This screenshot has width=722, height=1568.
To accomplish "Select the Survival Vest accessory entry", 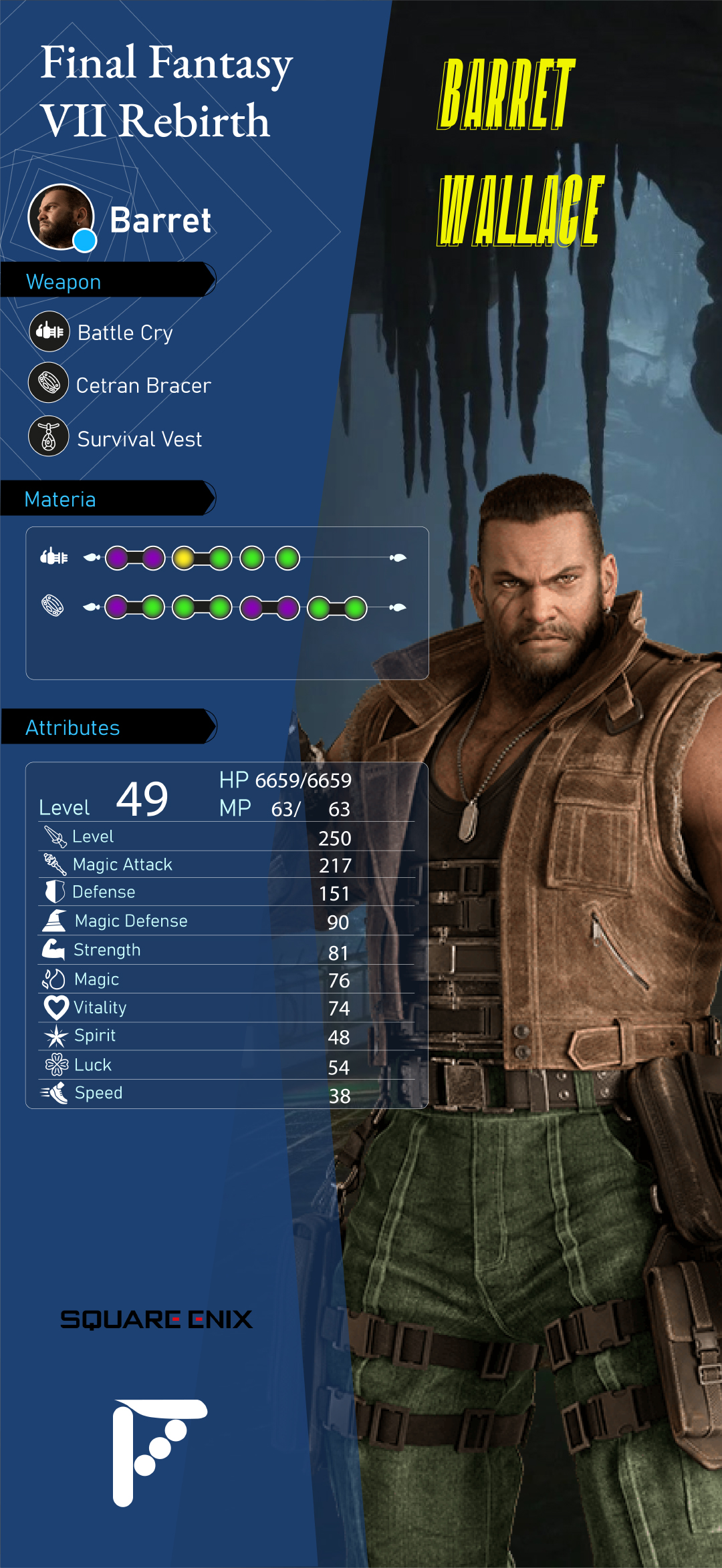I will [139, 439].
